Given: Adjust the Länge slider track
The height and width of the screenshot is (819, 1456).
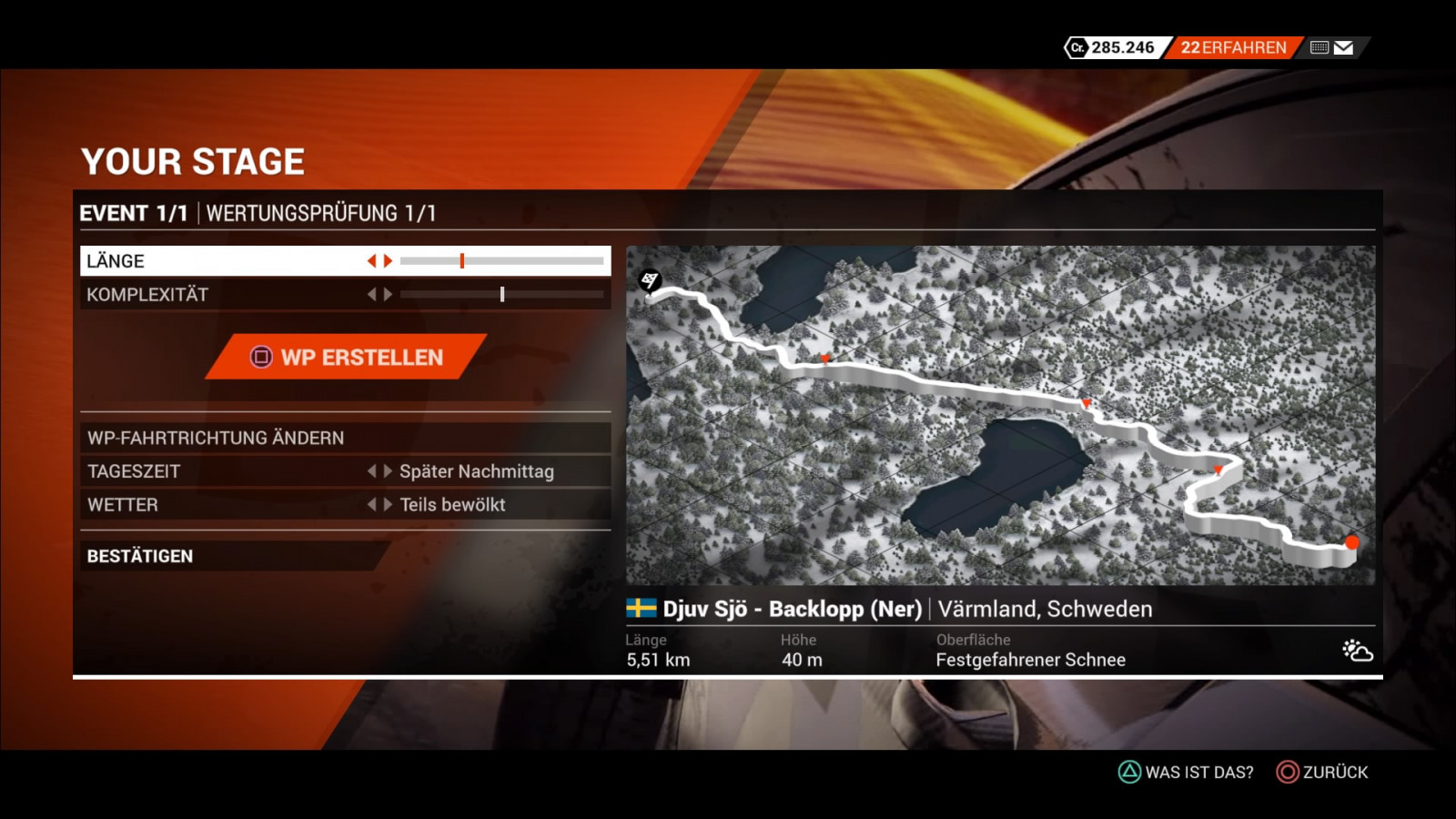Looking at the screenshot, I should [x=501, y=261].
